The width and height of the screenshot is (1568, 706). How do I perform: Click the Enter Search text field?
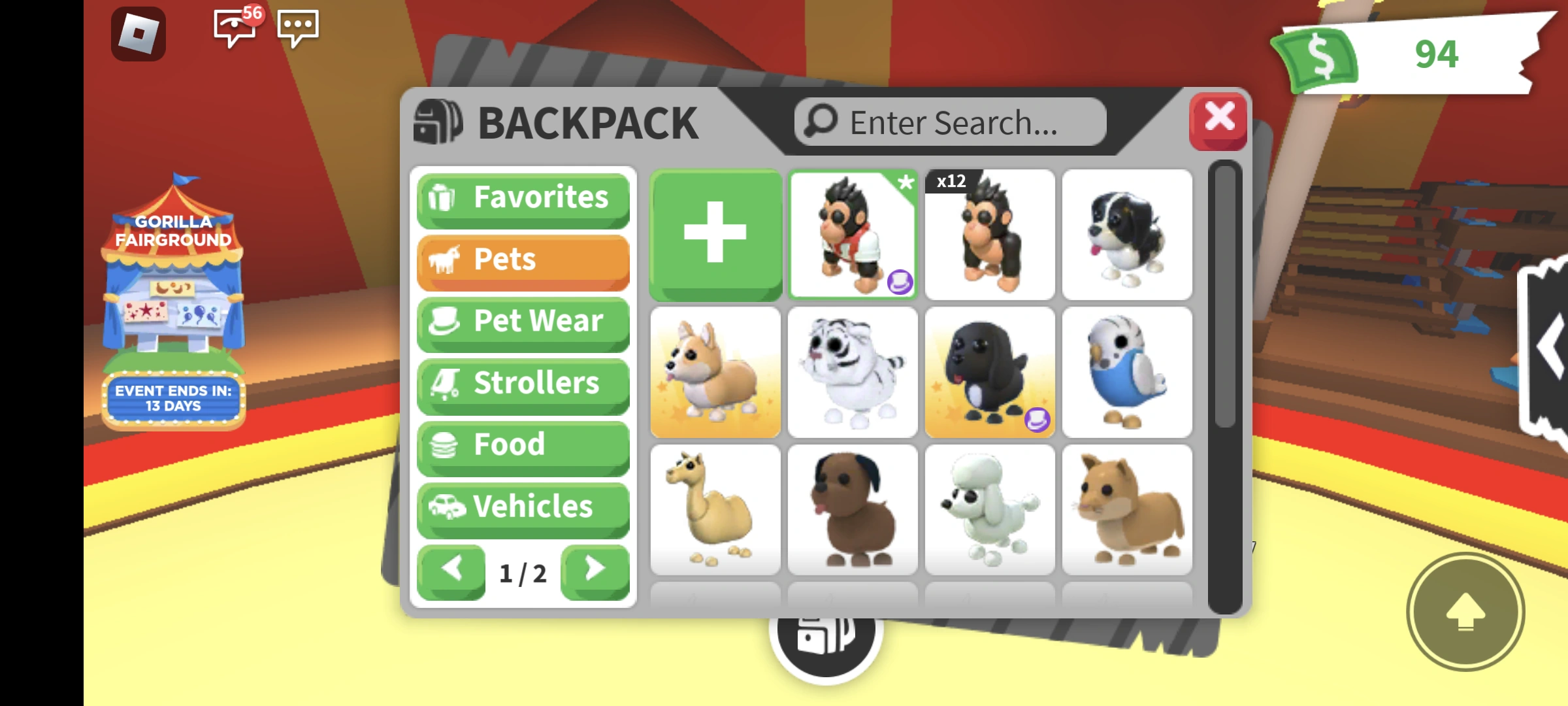(947, 122)
